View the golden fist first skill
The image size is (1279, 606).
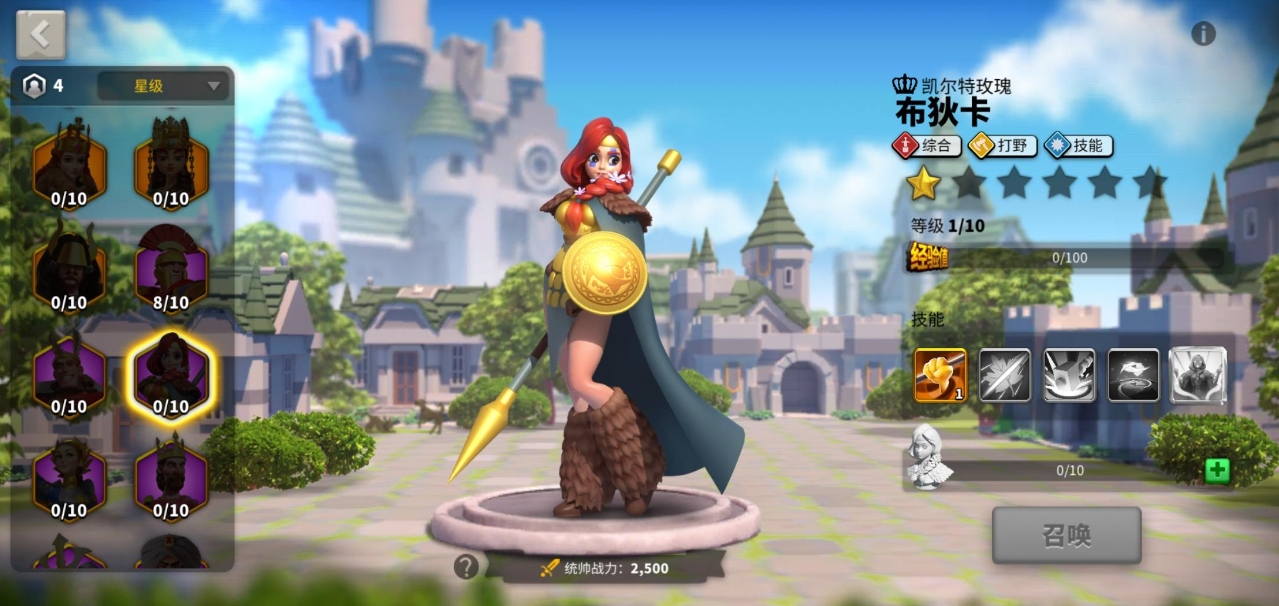click(940, 375)
